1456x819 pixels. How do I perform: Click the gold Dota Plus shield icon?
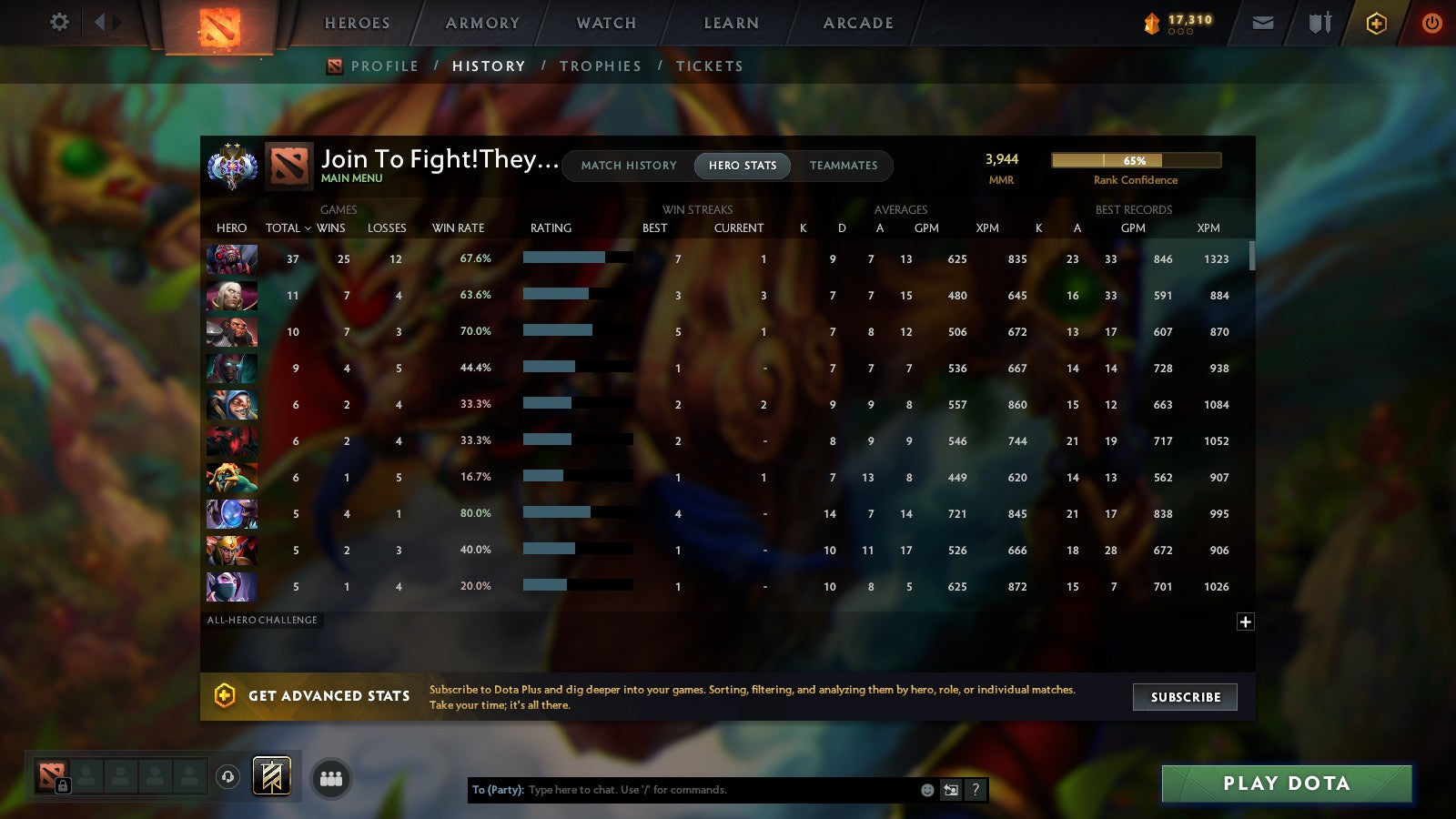click(x=1375, y=23)
